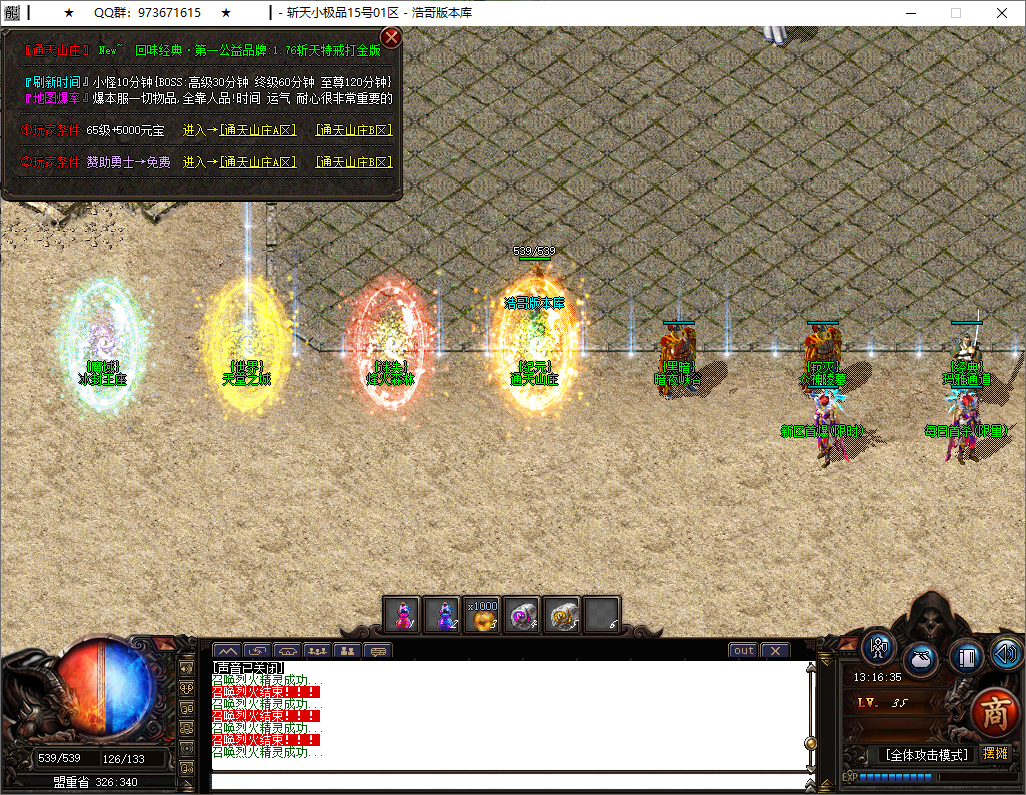The width and height of the screenshot is (1026, 795).
Task: Open the character equipment icon
Action: [x=879, y=648]
